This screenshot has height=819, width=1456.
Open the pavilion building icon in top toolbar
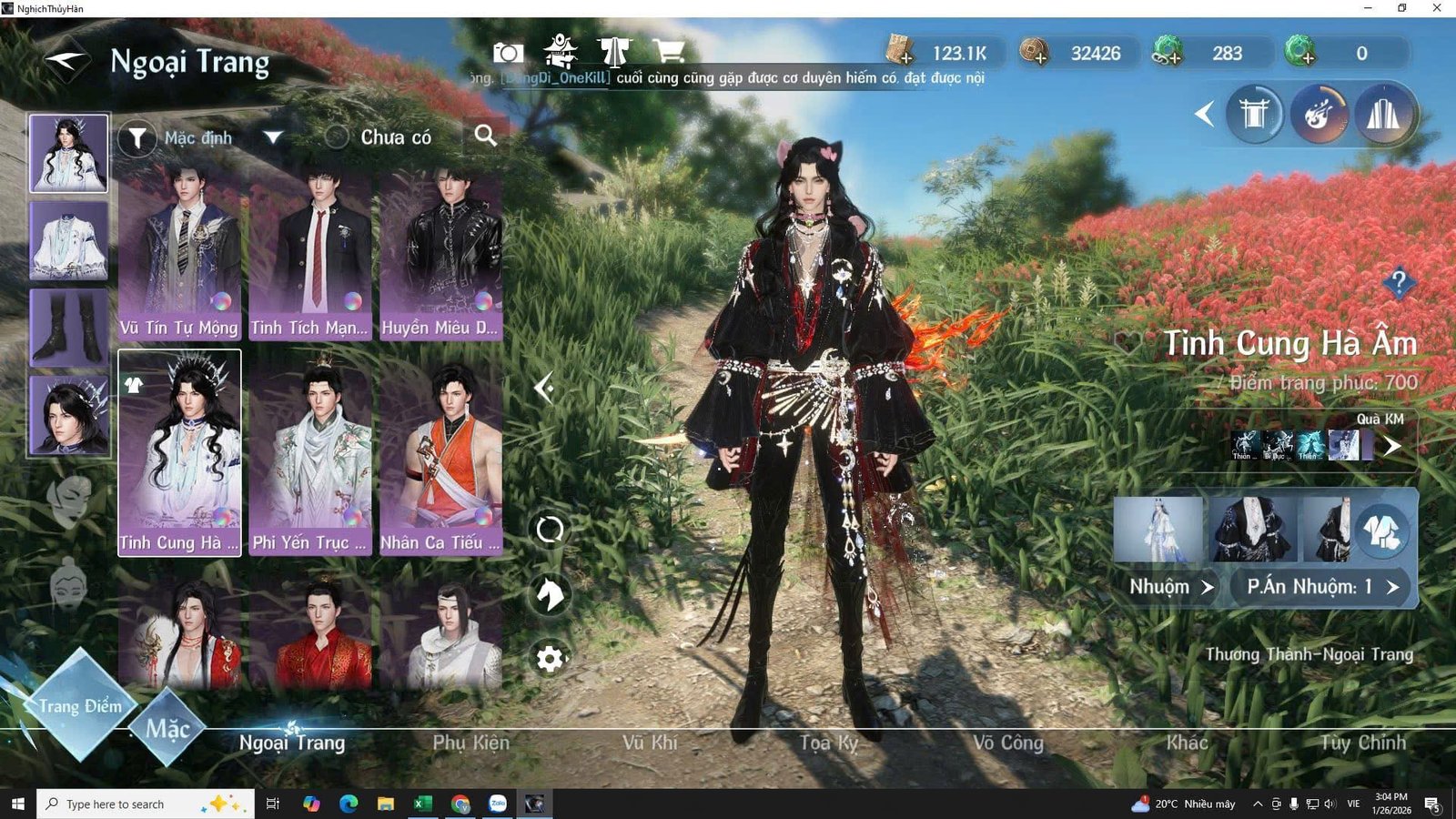point(562,53)
